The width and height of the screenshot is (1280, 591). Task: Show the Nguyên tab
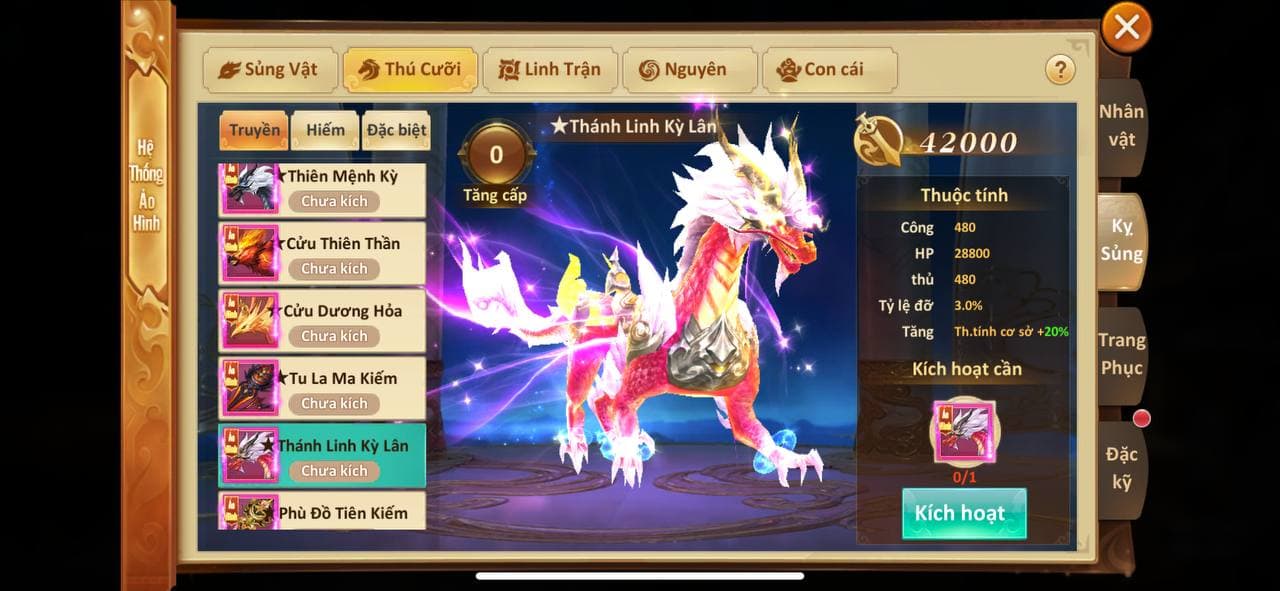click(689, 70)
